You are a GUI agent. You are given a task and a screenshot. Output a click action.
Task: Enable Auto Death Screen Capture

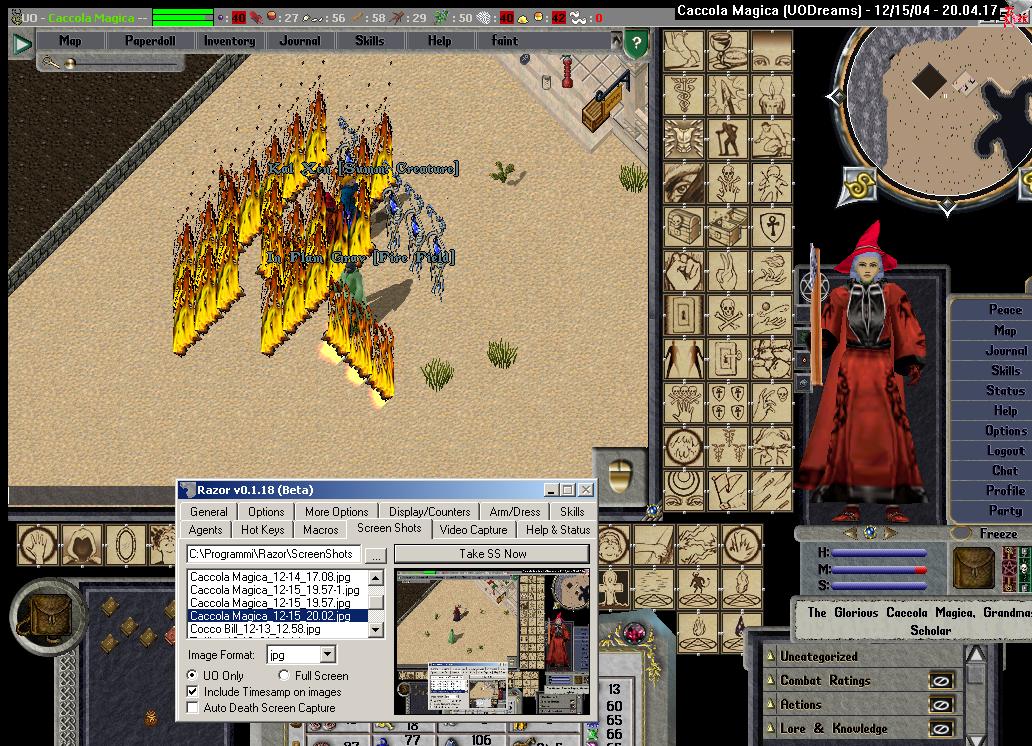pyautogui.click(x=193, y=708)
